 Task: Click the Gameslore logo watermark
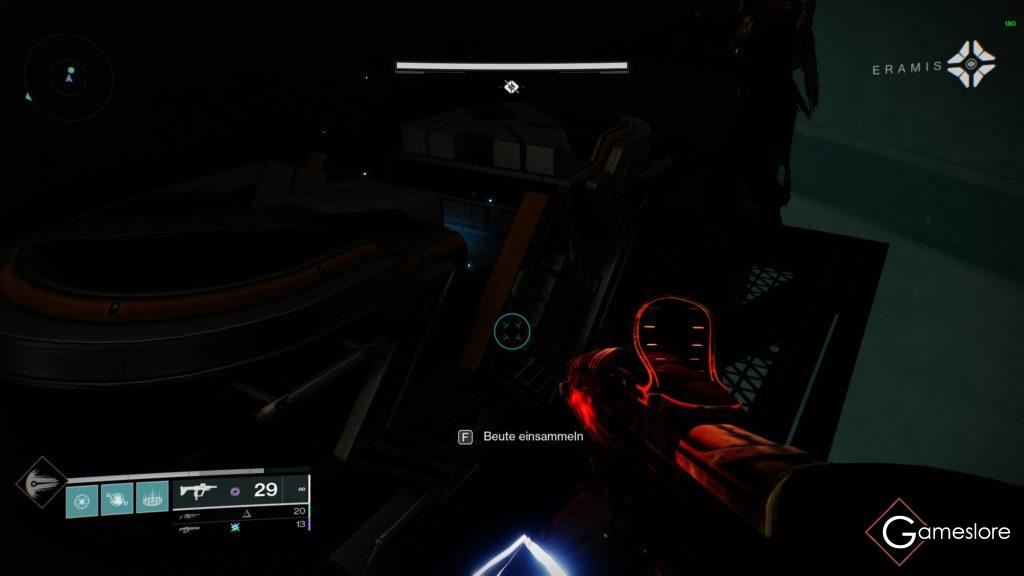pos(936,532)
